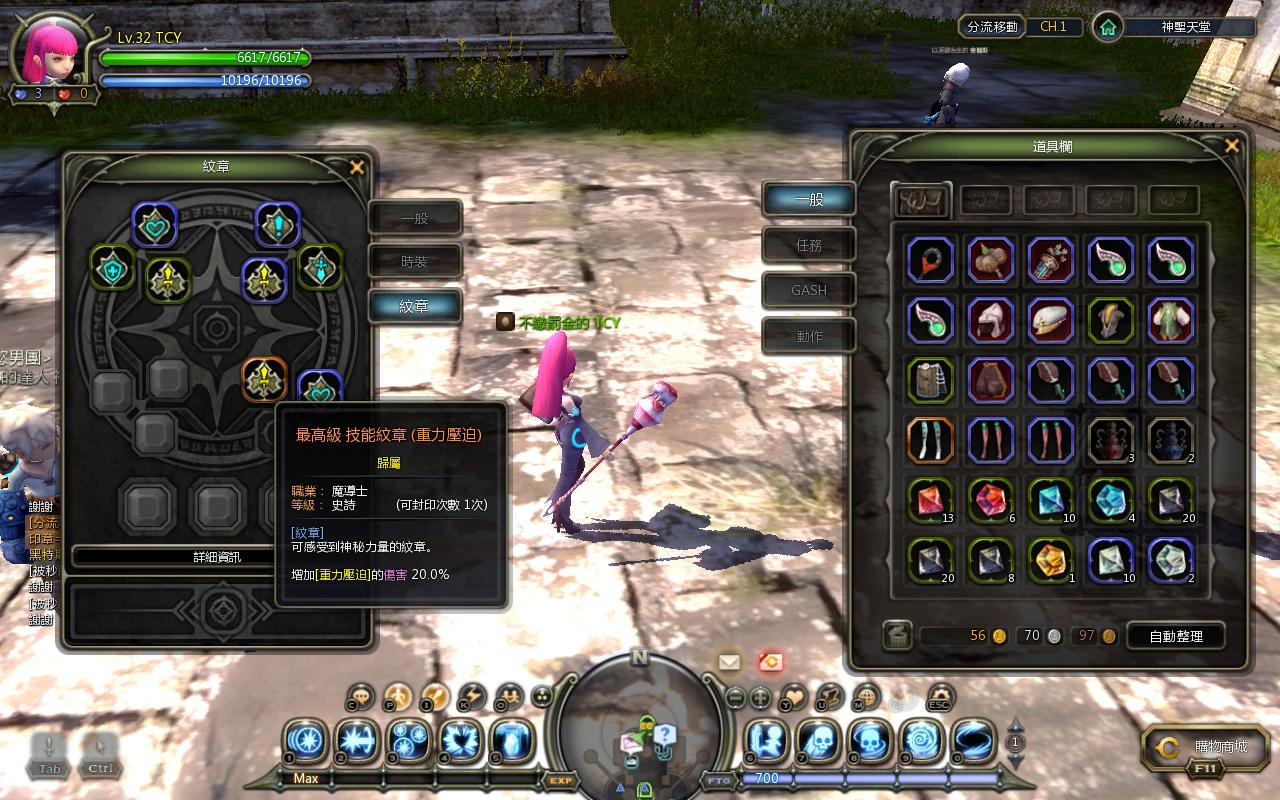
Task: Open the ESC system menu icon
Action: (x=940, y=695)
